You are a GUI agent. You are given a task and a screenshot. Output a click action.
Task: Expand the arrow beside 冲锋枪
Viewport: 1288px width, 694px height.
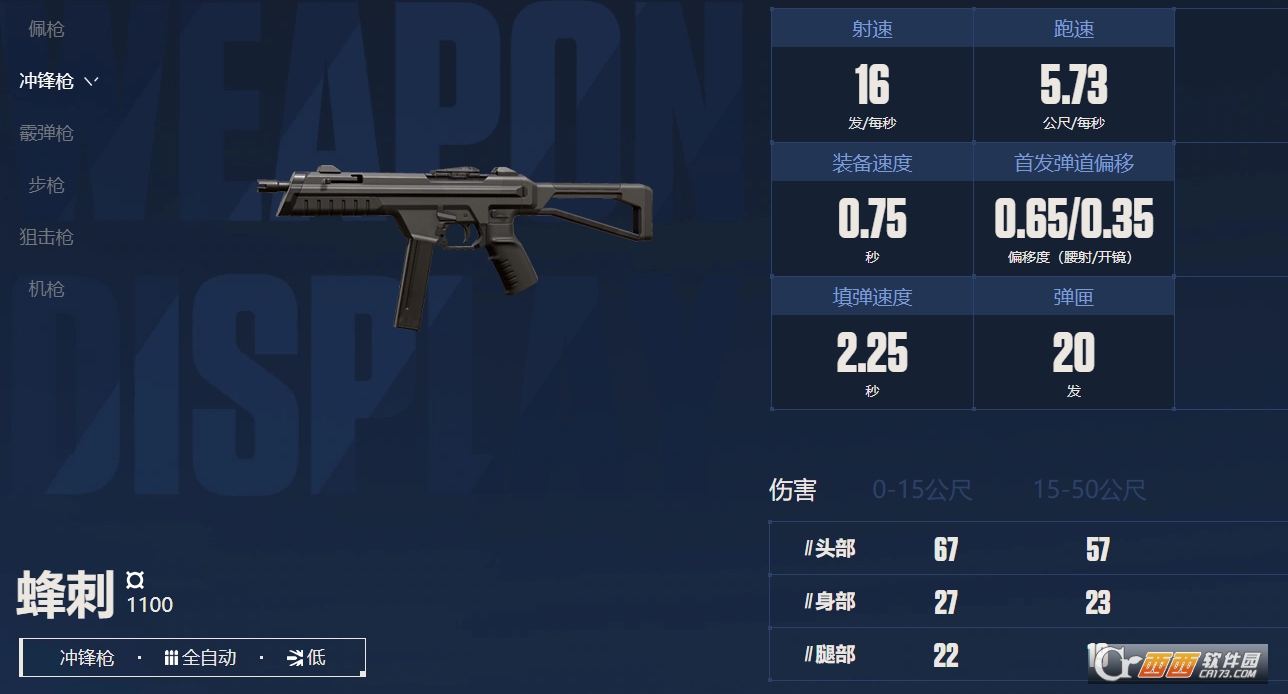(91, 81)
